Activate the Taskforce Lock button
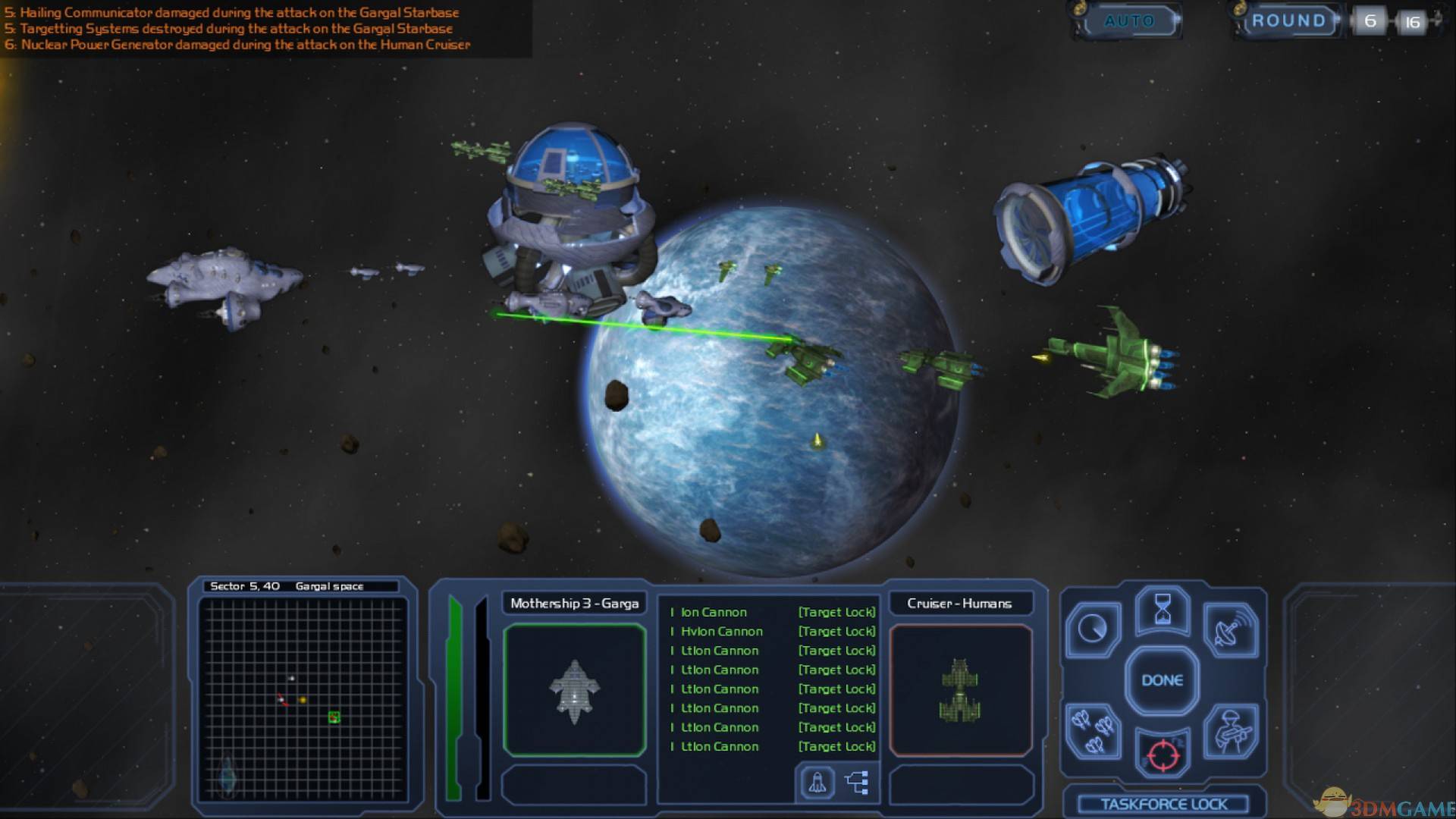Viewport: 1456px width, 819px height. (1163, 804)
